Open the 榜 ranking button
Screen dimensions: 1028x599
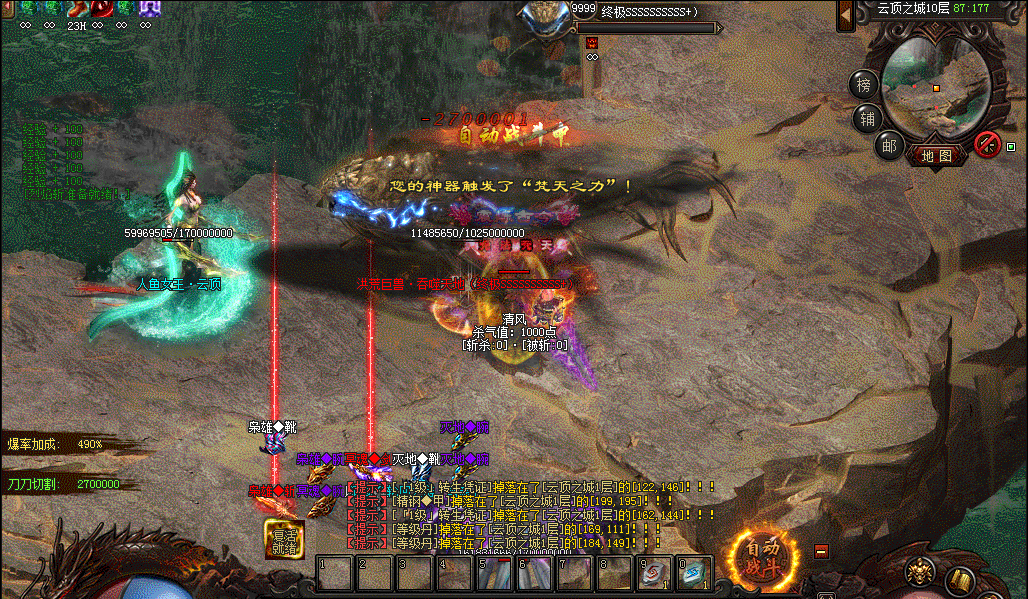(x=864, y=85)
